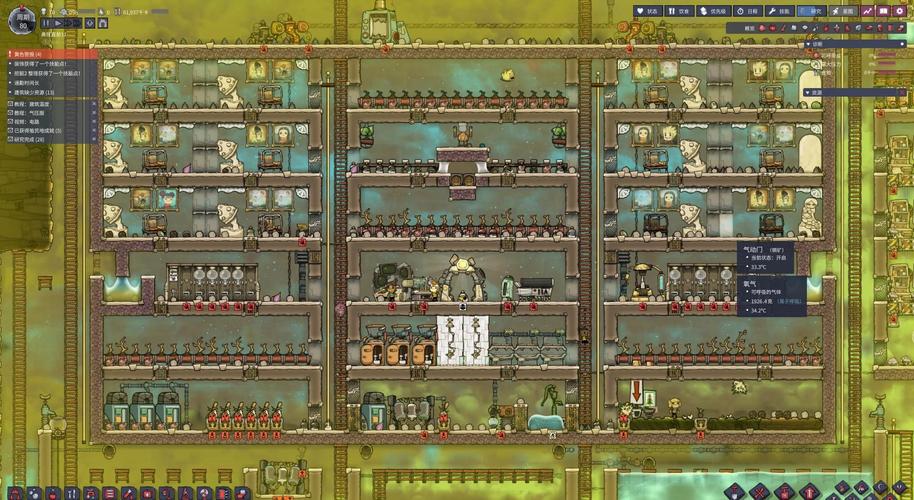The width and height of the screenshot is (914, 500).
Task: Open the database book icon
Action: pos(883,11)
